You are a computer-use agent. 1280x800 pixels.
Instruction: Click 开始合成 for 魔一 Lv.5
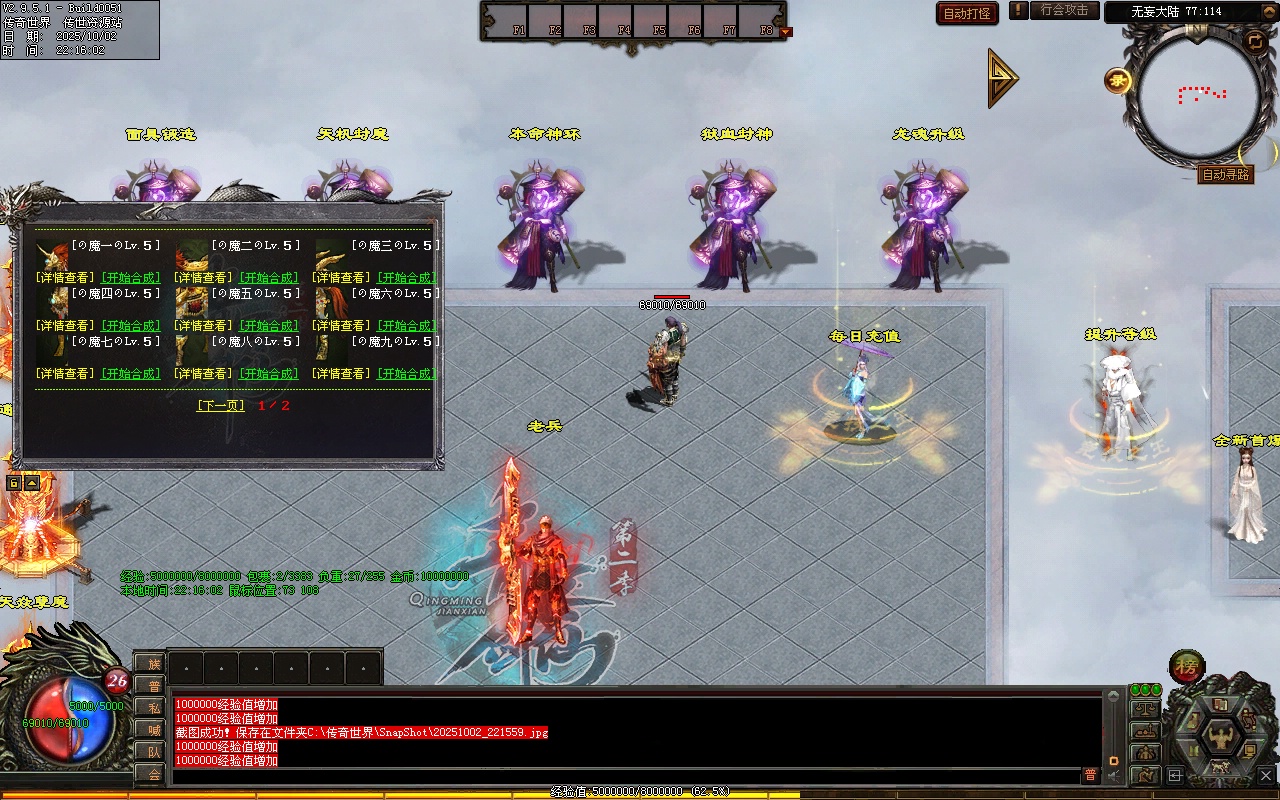[x=131, y=278]
